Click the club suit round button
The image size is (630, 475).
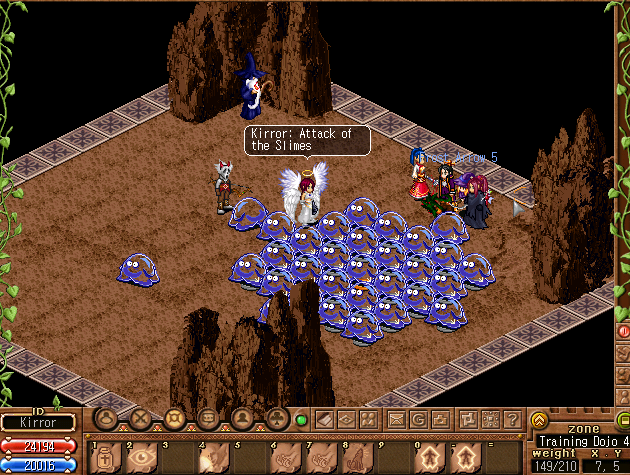279,418
